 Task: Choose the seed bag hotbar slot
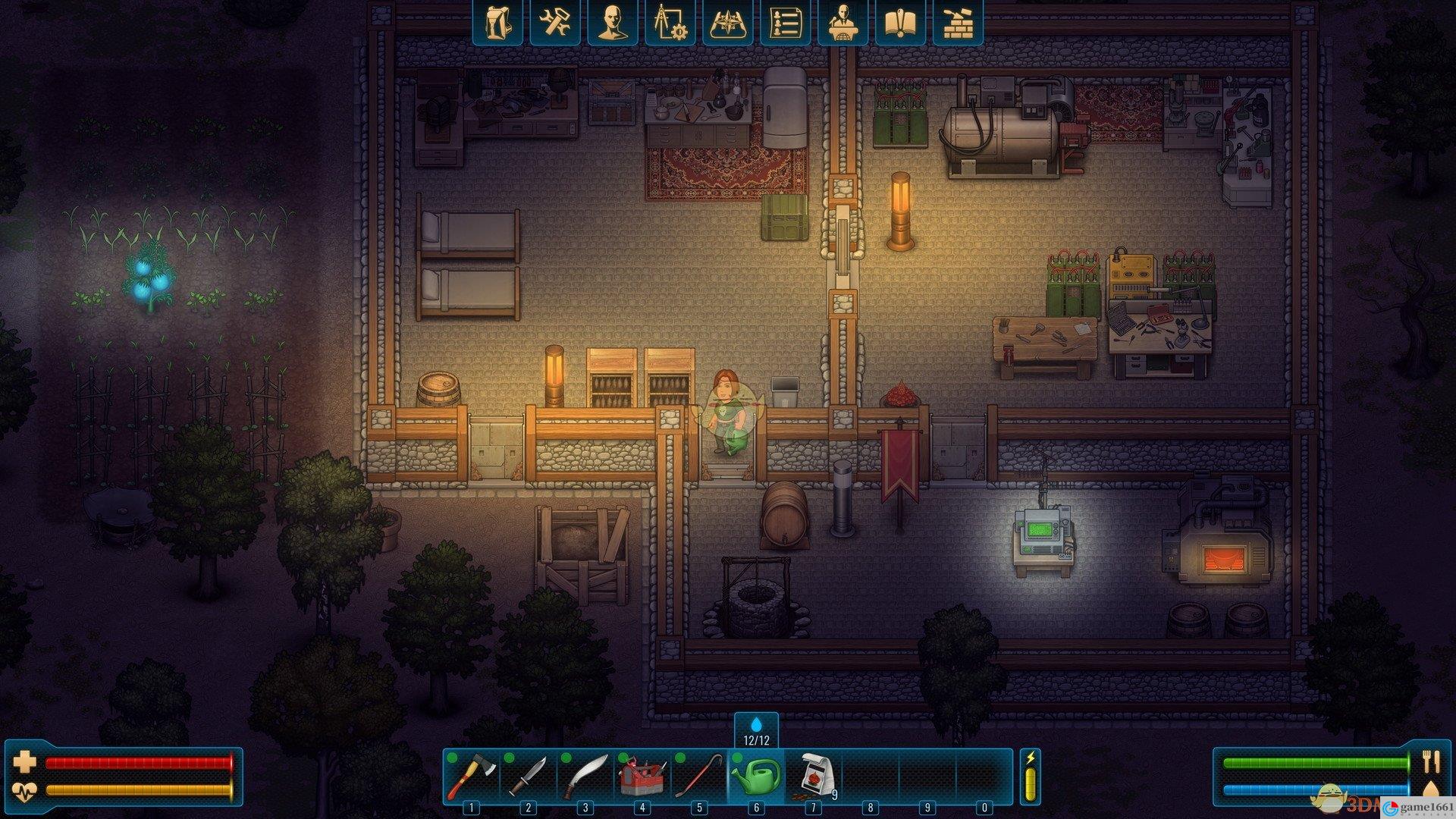pyautogui.click(x=813, y=777)
